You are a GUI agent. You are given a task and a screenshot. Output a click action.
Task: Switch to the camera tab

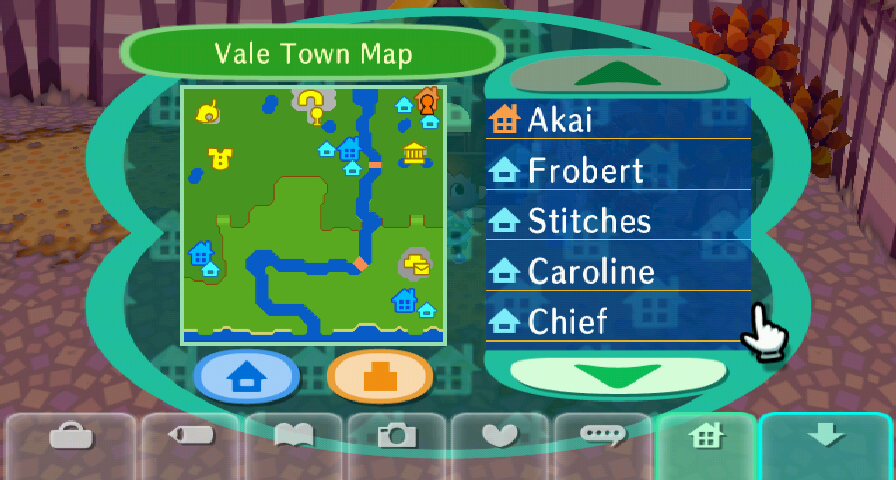click(x=397, y=436)
